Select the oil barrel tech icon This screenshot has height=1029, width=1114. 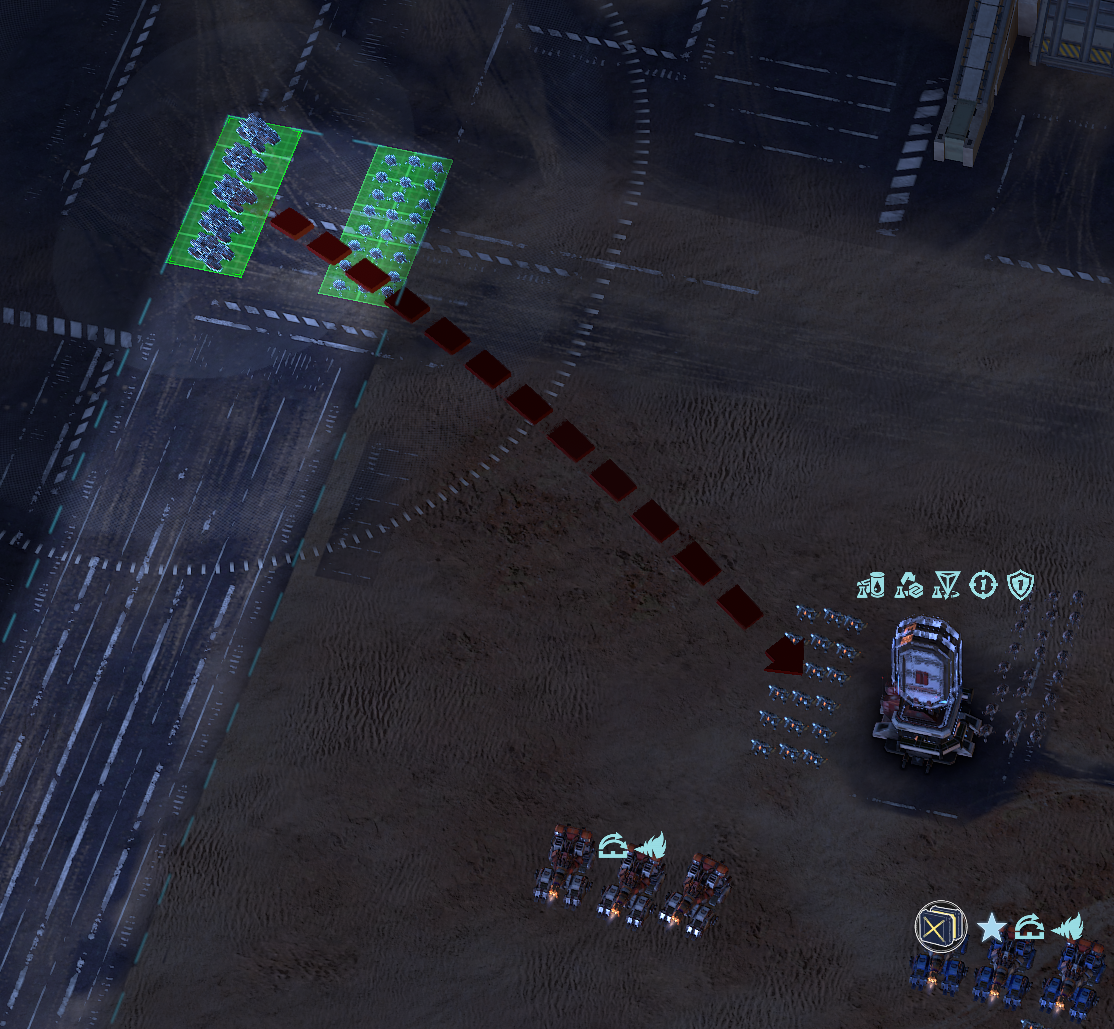(872, 584)
